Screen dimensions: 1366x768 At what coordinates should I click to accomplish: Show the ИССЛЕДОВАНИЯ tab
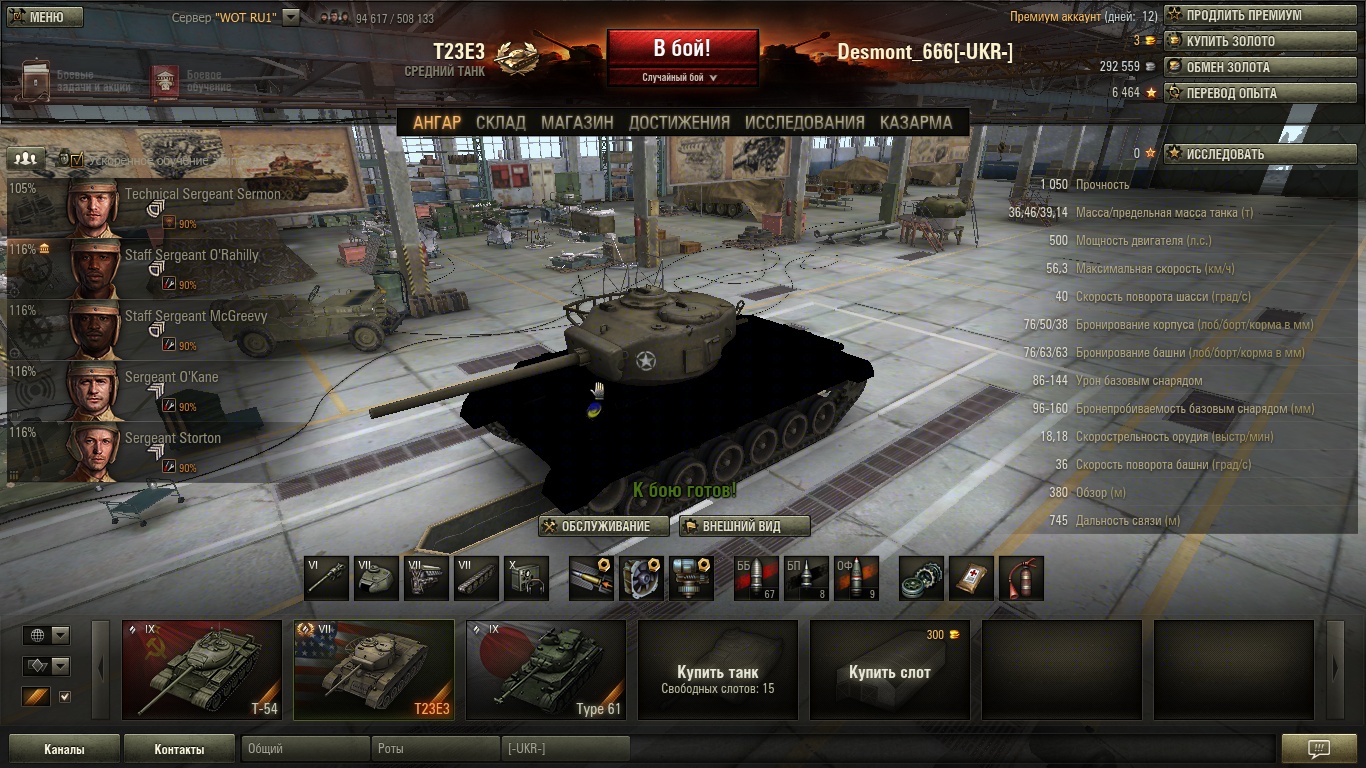(804, 122)
